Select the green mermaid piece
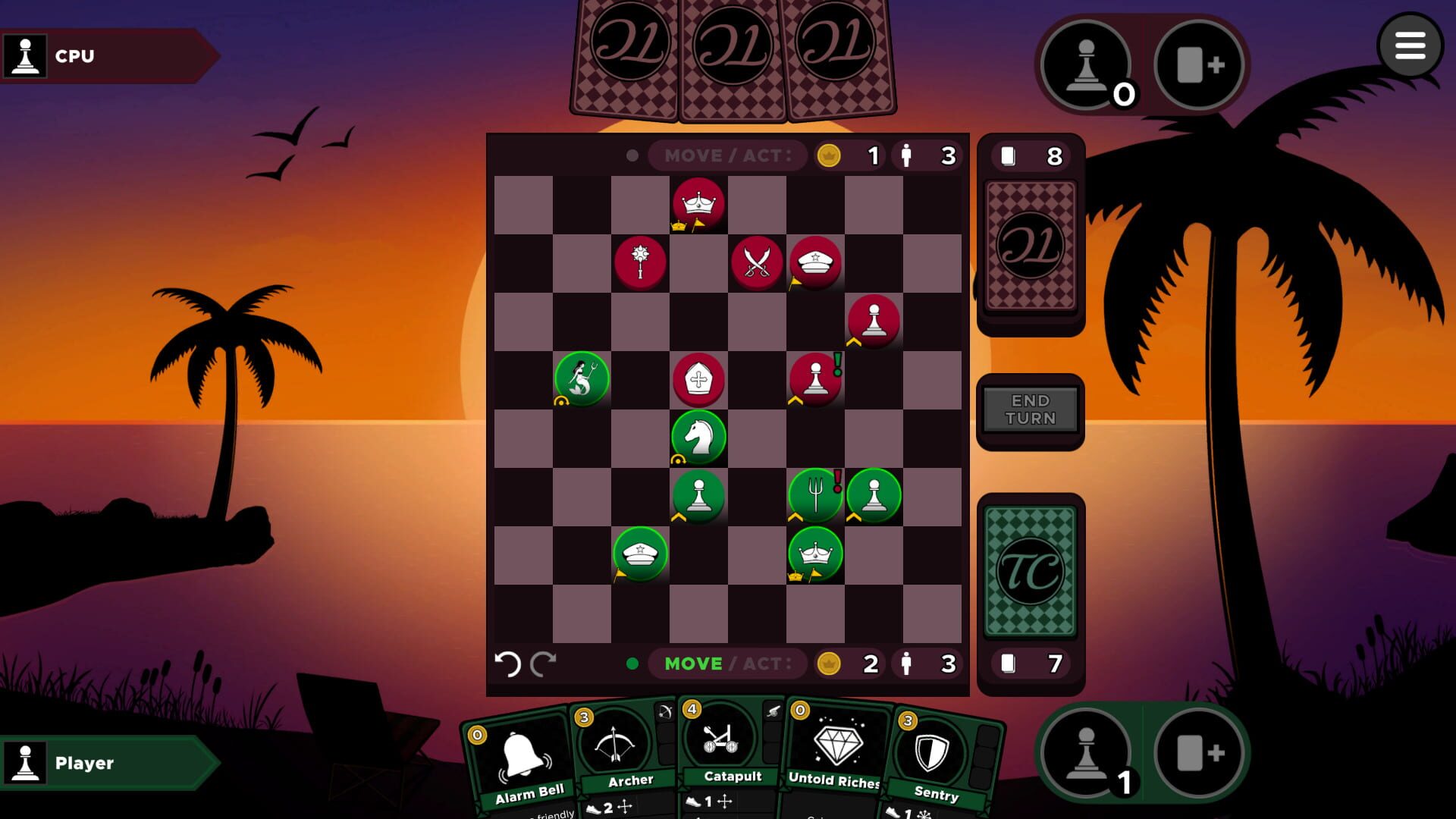 [582, 378]
